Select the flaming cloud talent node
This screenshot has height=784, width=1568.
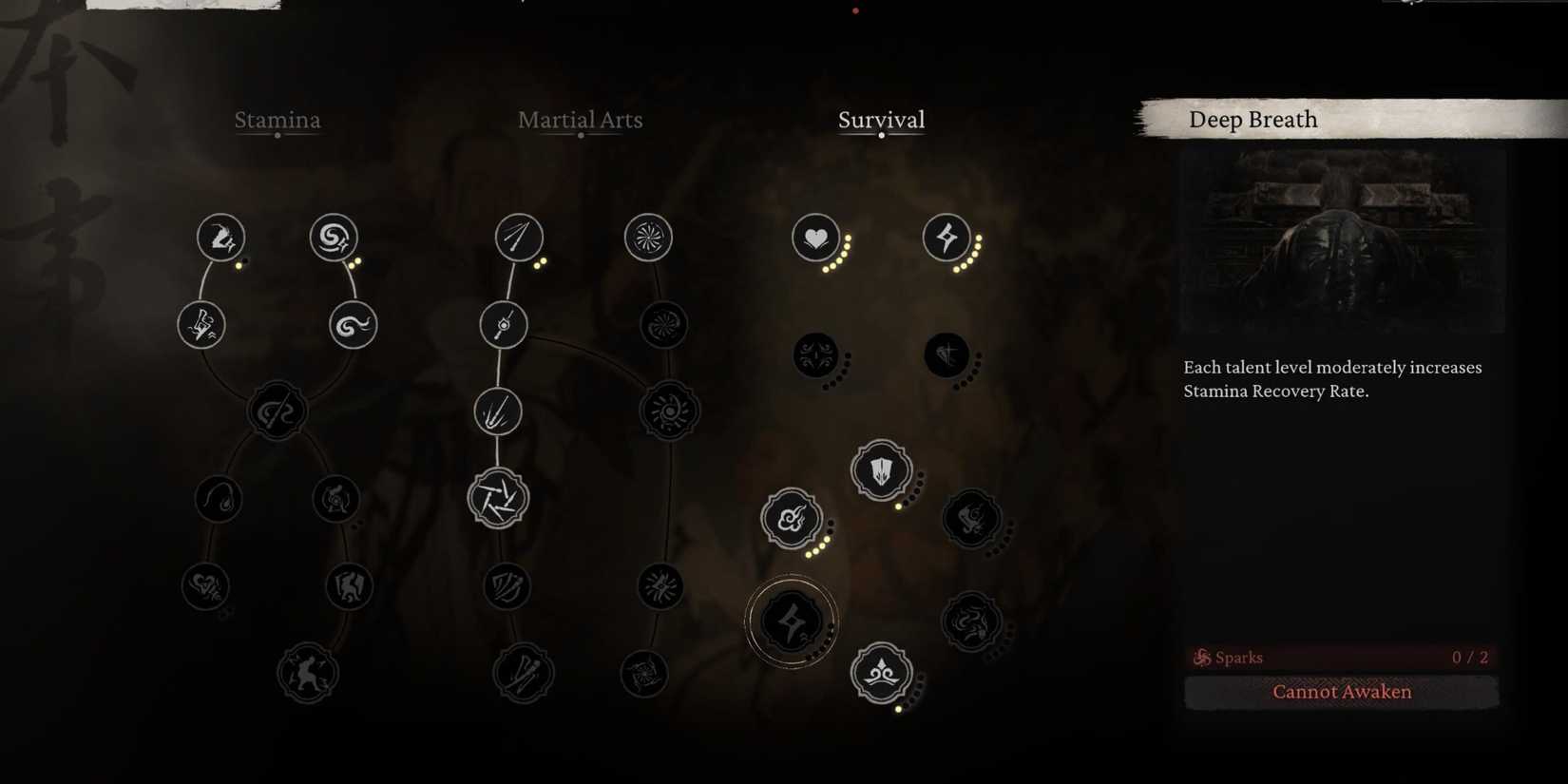click(790, 518)
